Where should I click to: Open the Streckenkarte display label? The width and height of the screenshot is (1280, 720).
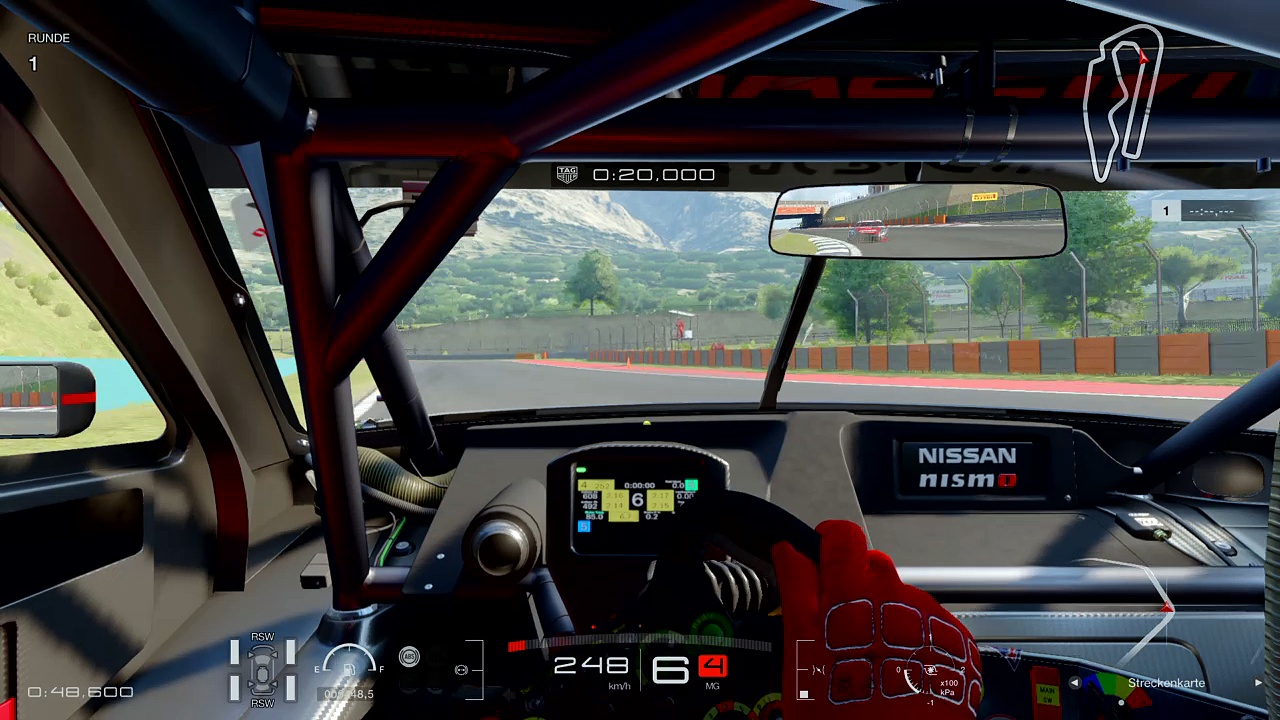1166,683
